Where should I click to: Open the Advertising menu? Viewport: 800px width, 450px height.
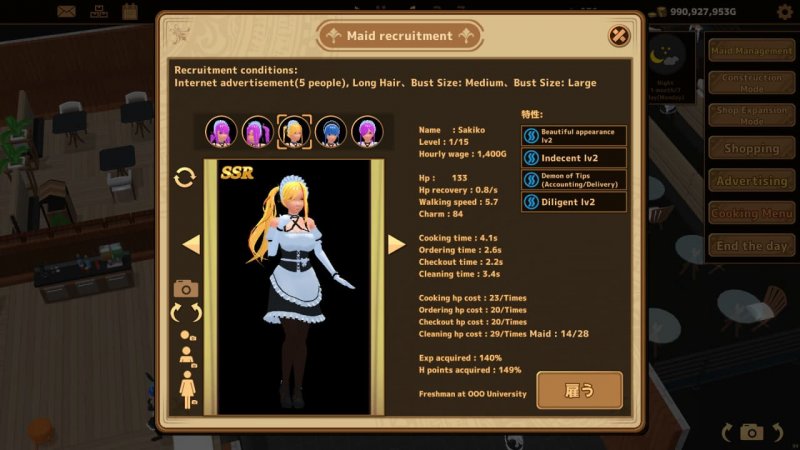(x=751, y=181)
